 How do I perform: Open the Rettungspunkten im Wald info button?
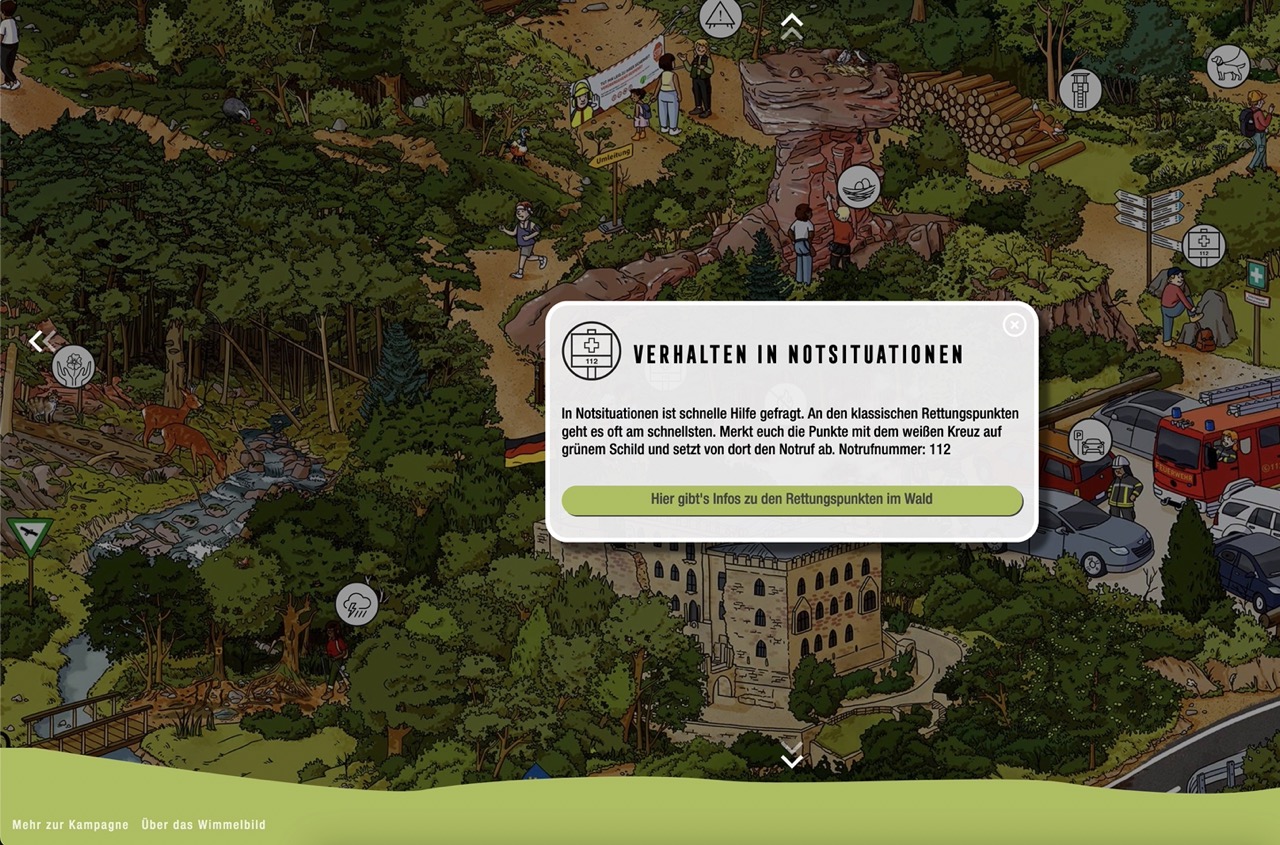point(792,499)
